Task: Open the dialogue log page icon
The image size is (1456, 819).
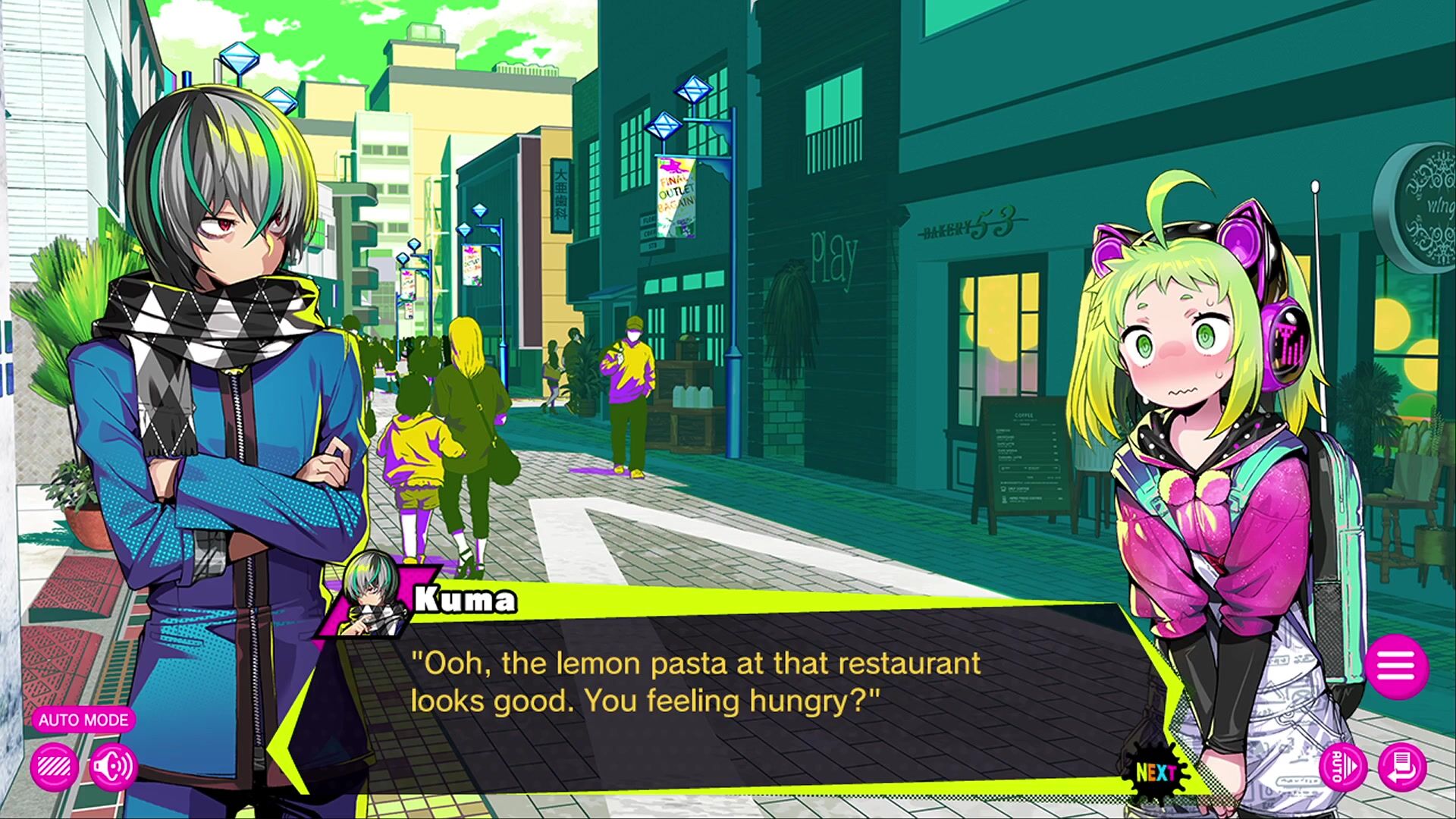Action: tap(1402, 767)
